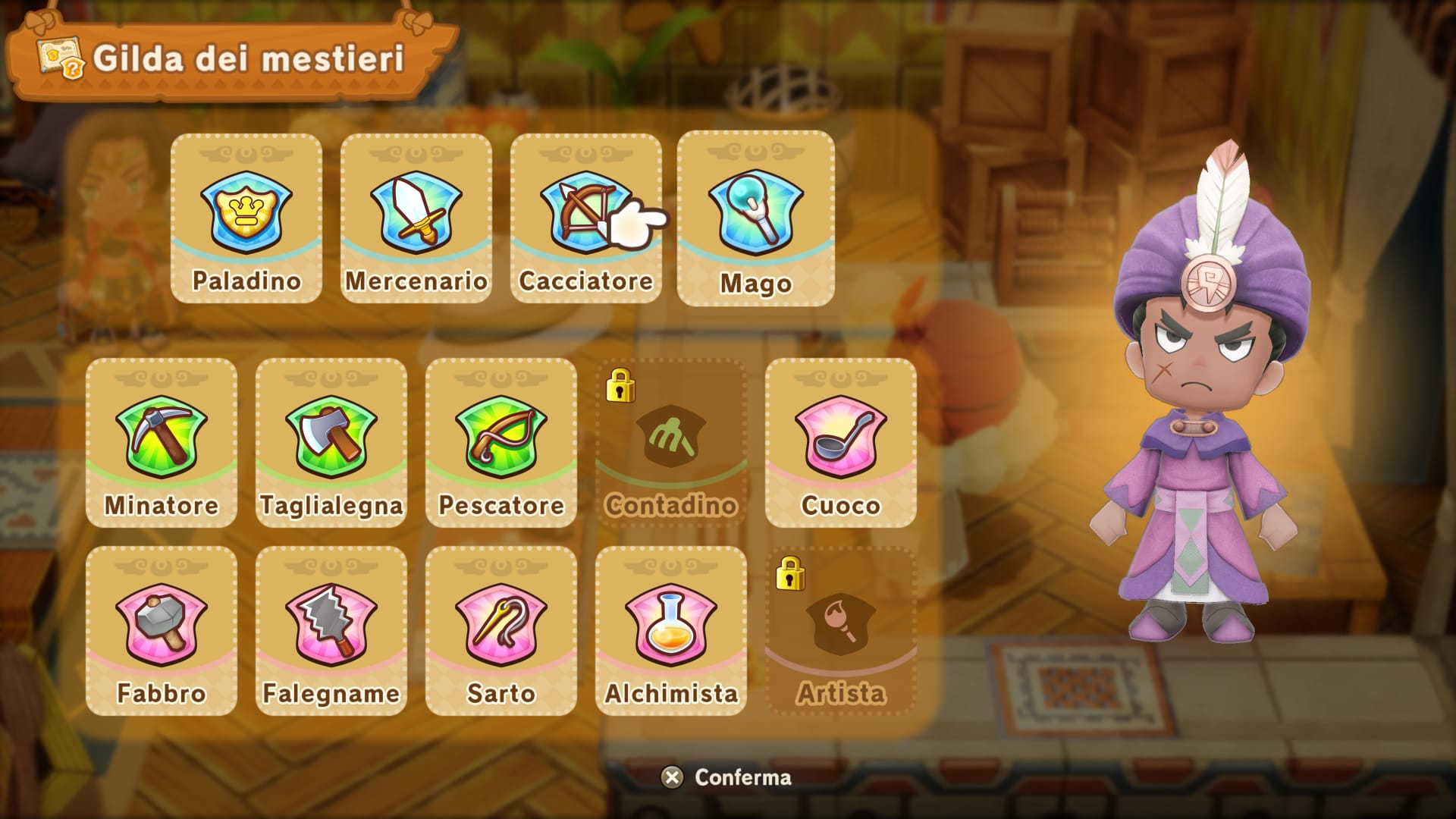The image size is (1456, 819).
Task: Select the Taglialegna axe tile
Action: [331, 443]
